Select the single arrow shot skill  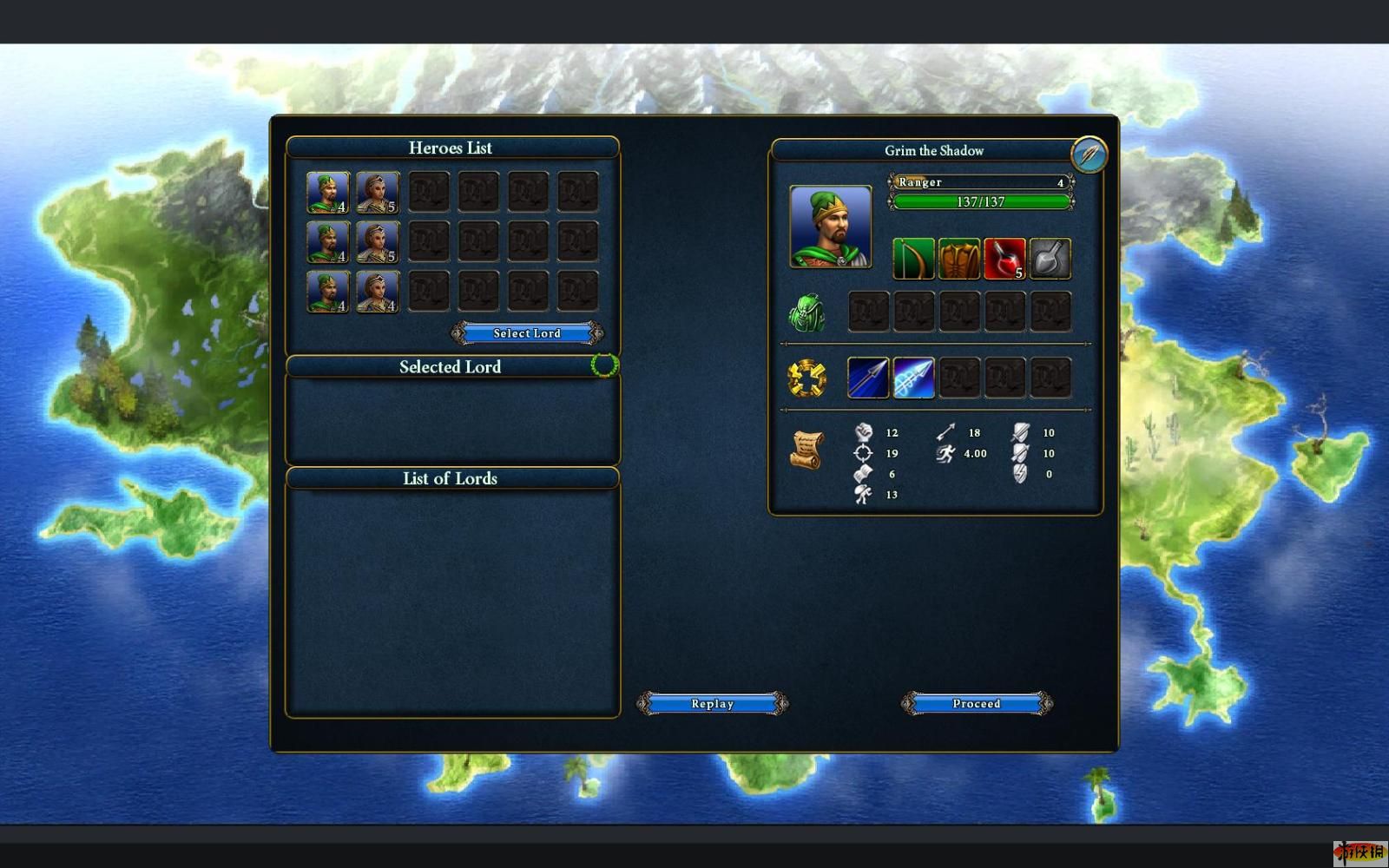868,378
